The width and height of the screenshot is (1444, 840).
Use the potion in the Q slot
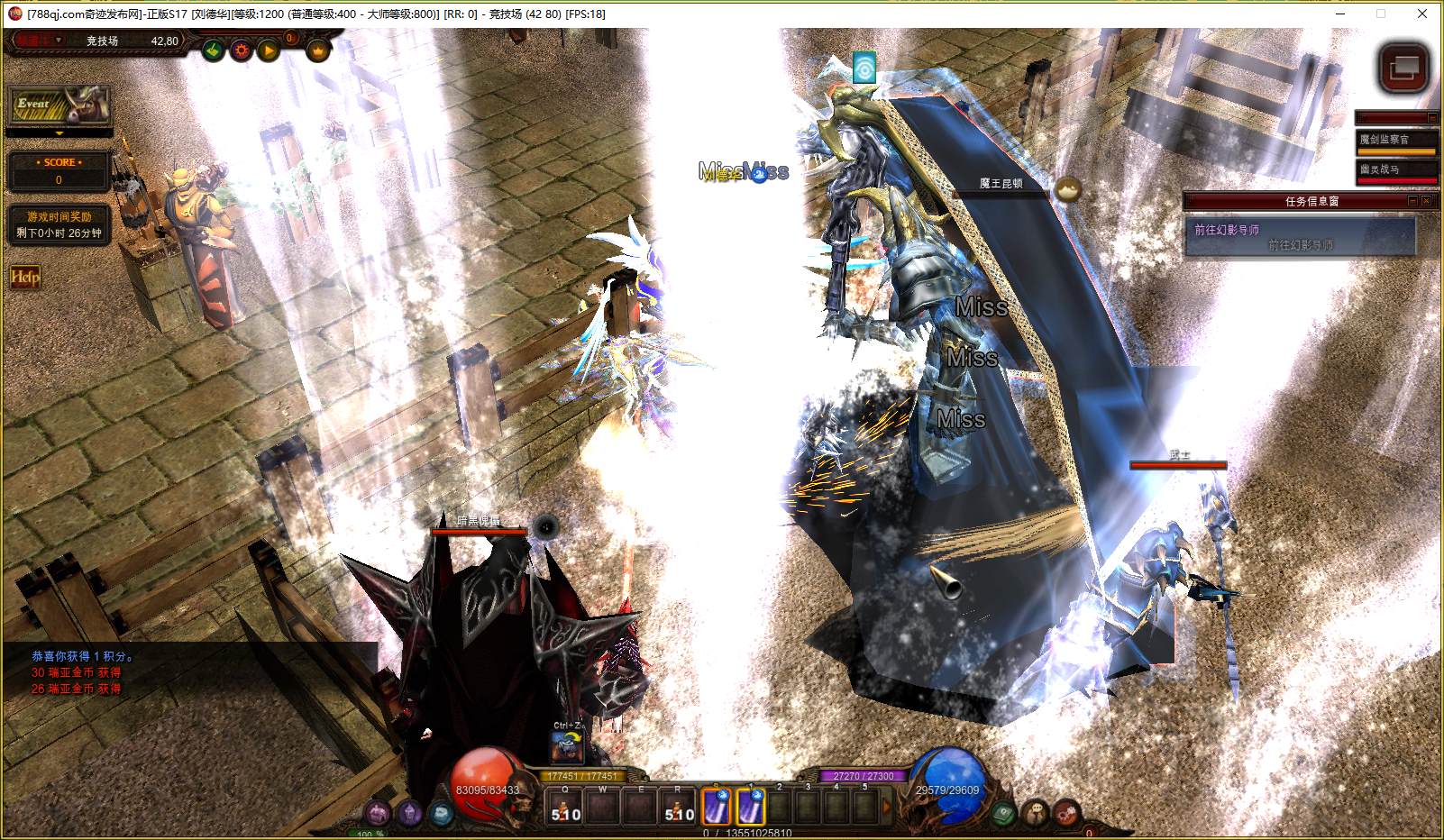[566, 807]
